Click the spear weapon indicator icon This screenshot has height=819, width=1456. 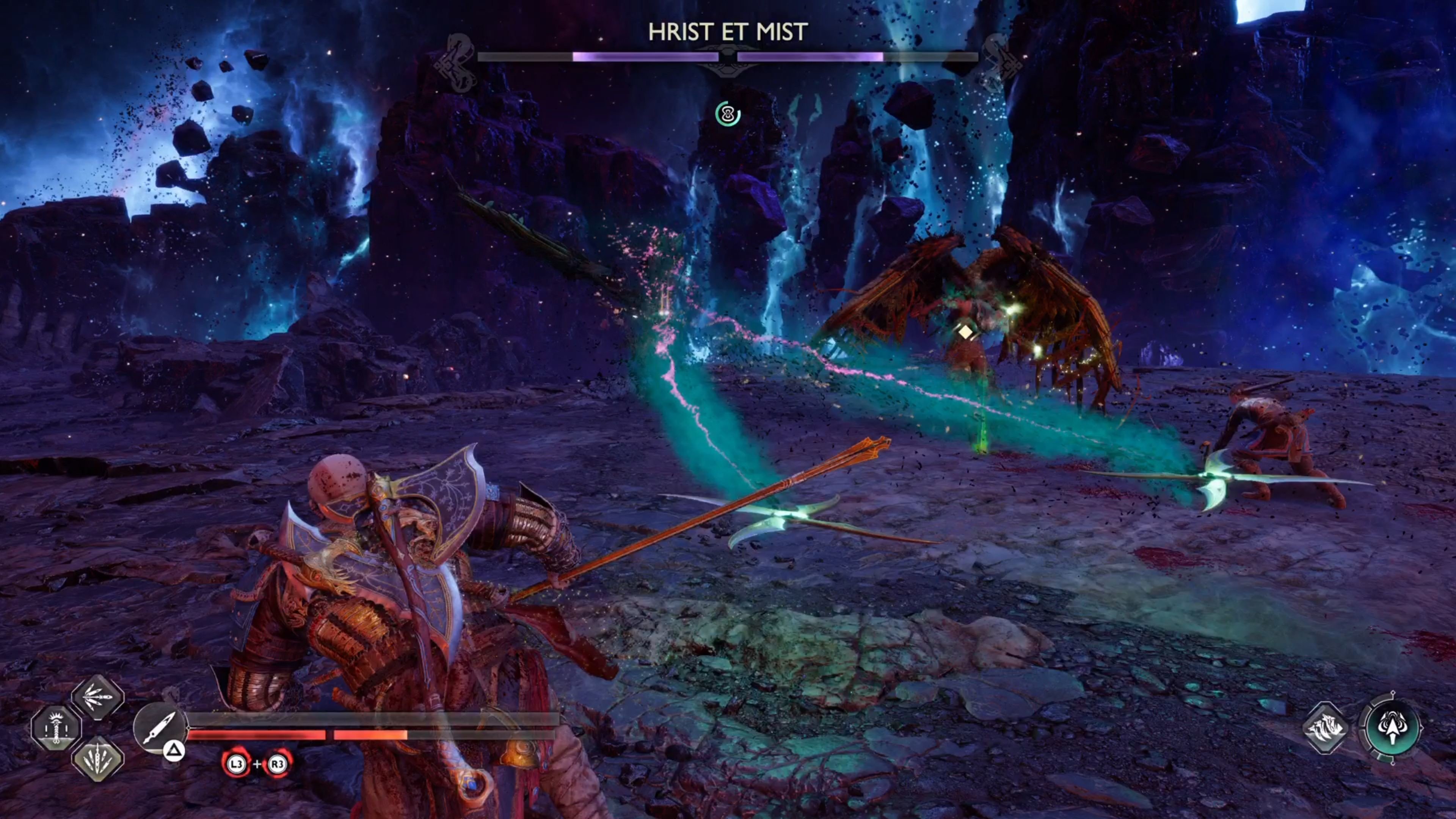[160, 727]
